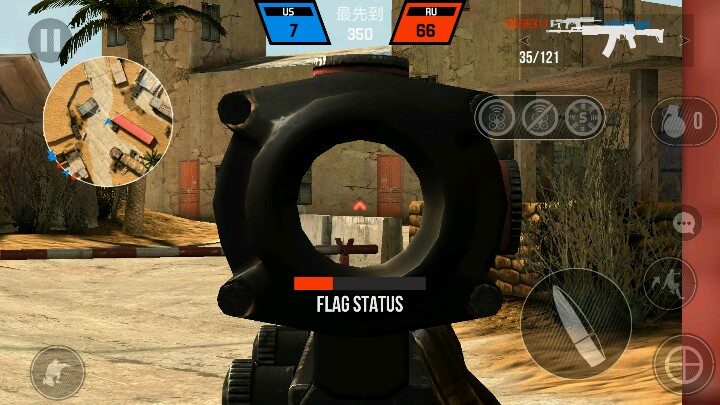Select the middle crossed-out killstreak icon
Screen dimensions: 720x405
(540, 118)
